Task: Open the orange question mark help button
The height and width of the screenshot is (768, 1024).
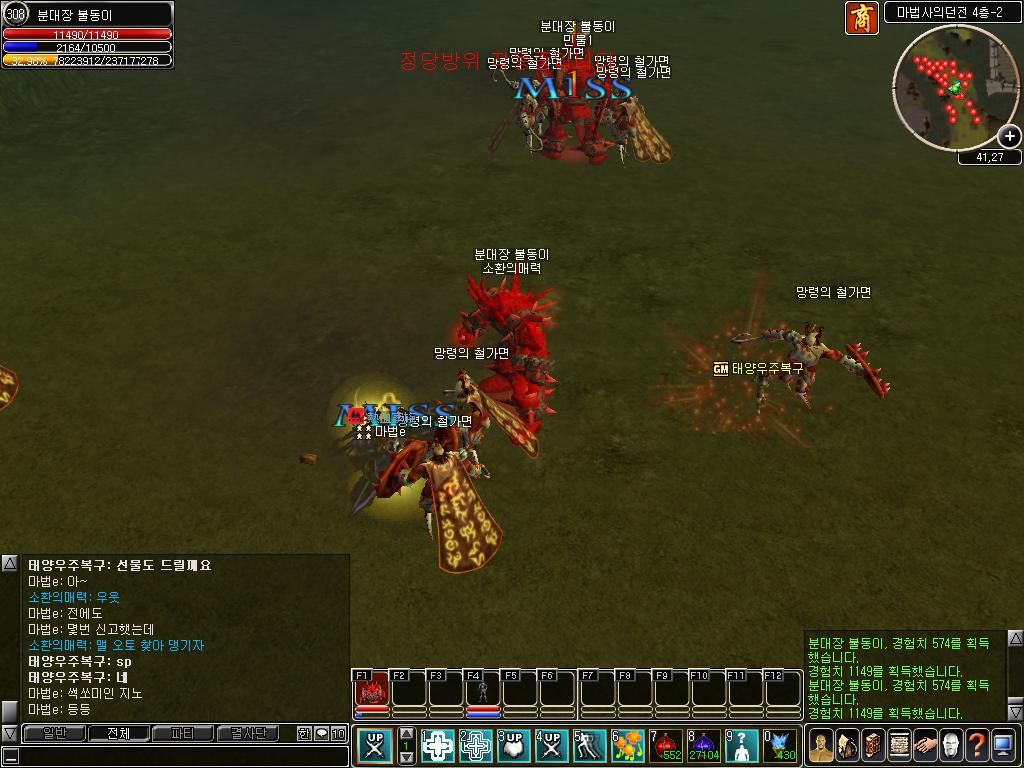Action: point(976,745)
